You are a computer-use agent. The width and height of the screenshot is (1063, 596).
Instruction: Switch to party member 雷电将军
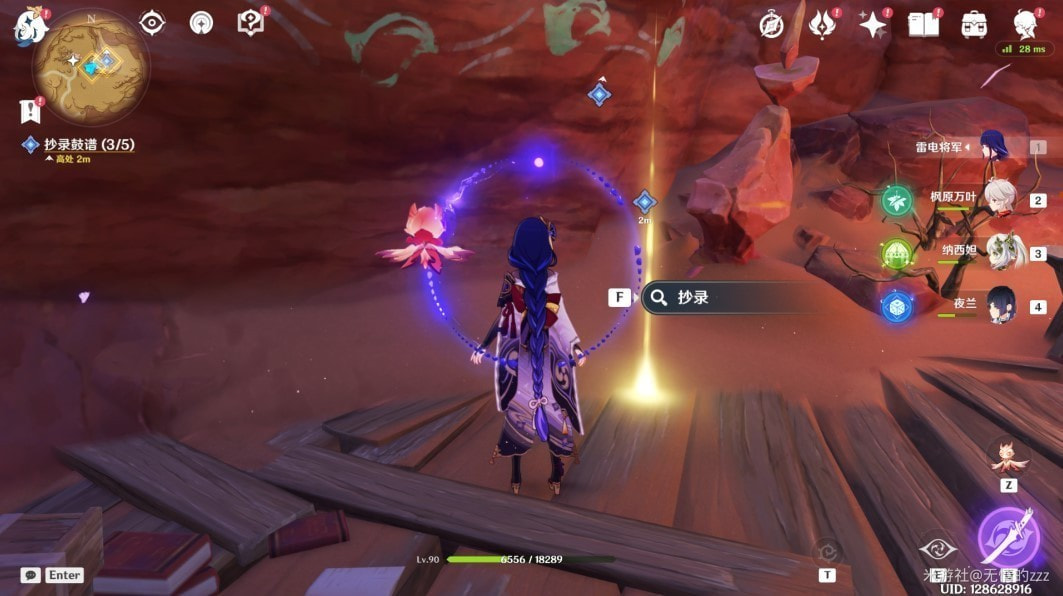(x=998, y=147)
